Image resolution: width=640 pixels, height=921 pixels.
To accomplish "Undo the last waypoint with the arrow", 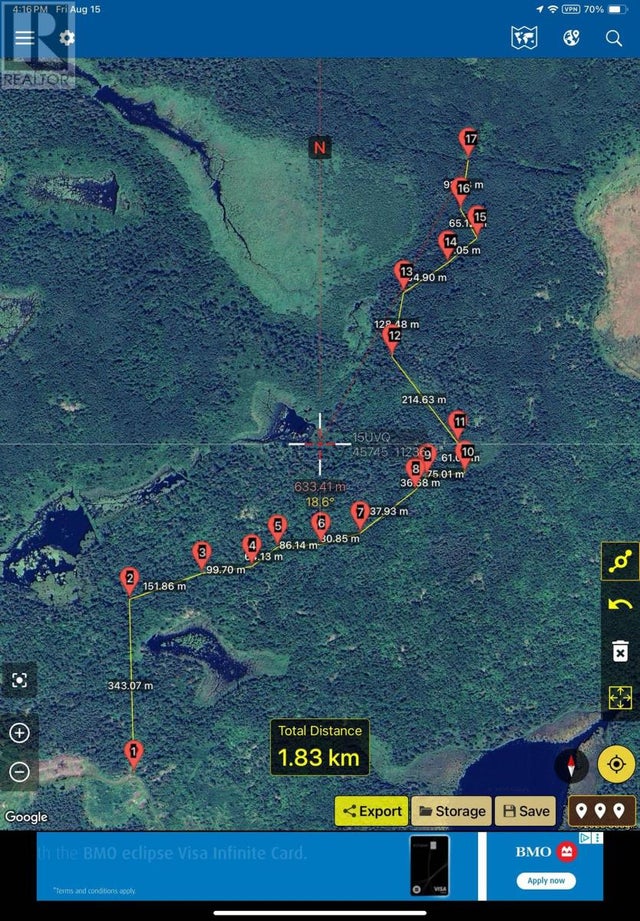I will click(x=620, y=605).
